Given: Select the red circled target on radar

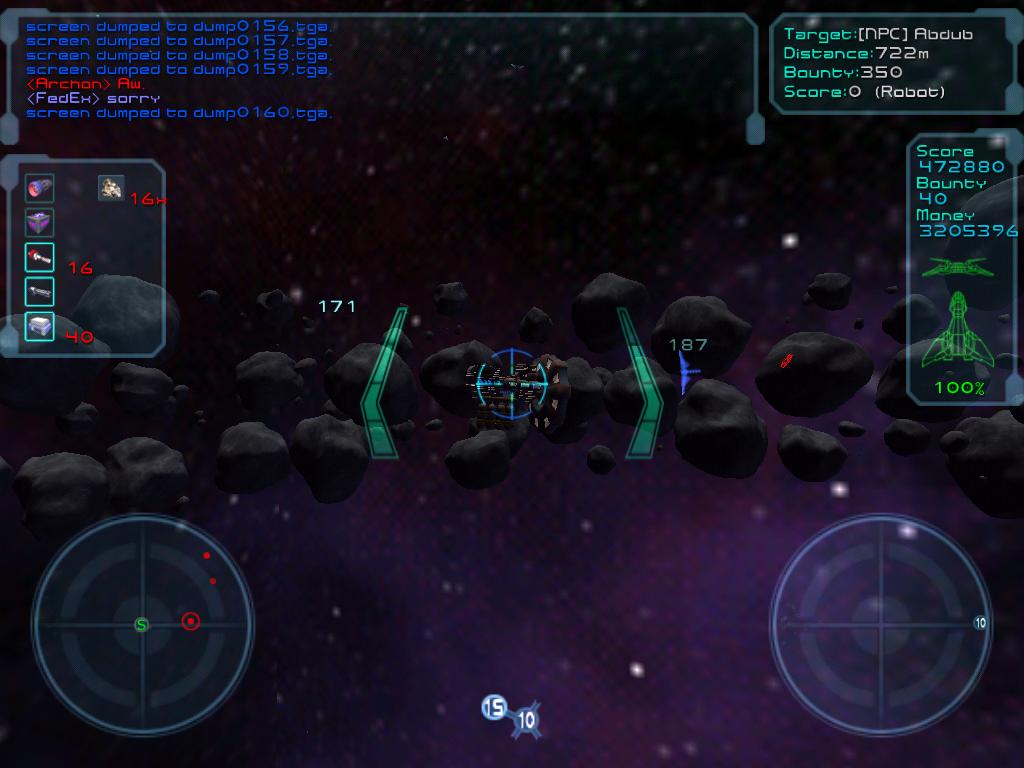Looking at the screenshot, I should [x=190, y=622].
